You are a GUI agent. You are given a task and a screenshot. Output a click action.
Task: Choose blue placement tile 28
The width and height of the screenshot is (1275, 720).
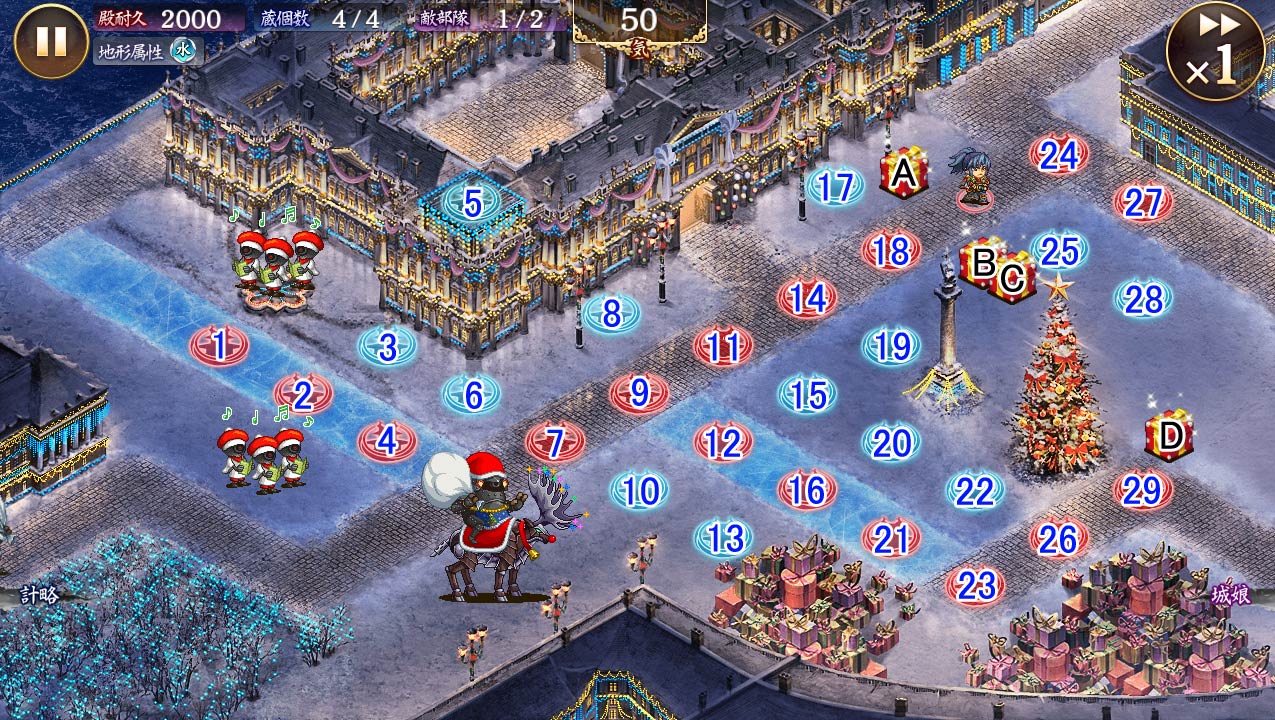(1143, 299)
